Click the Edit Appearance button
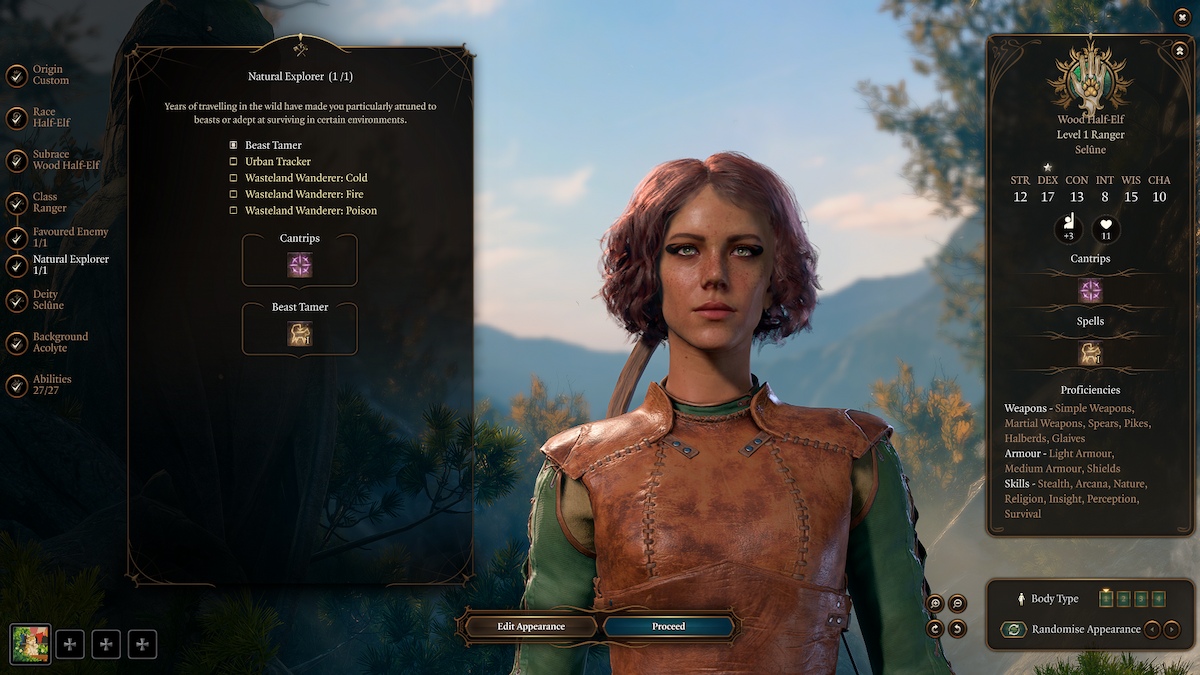Viewport: 1200px width, 675px height. tap(531, 627)
